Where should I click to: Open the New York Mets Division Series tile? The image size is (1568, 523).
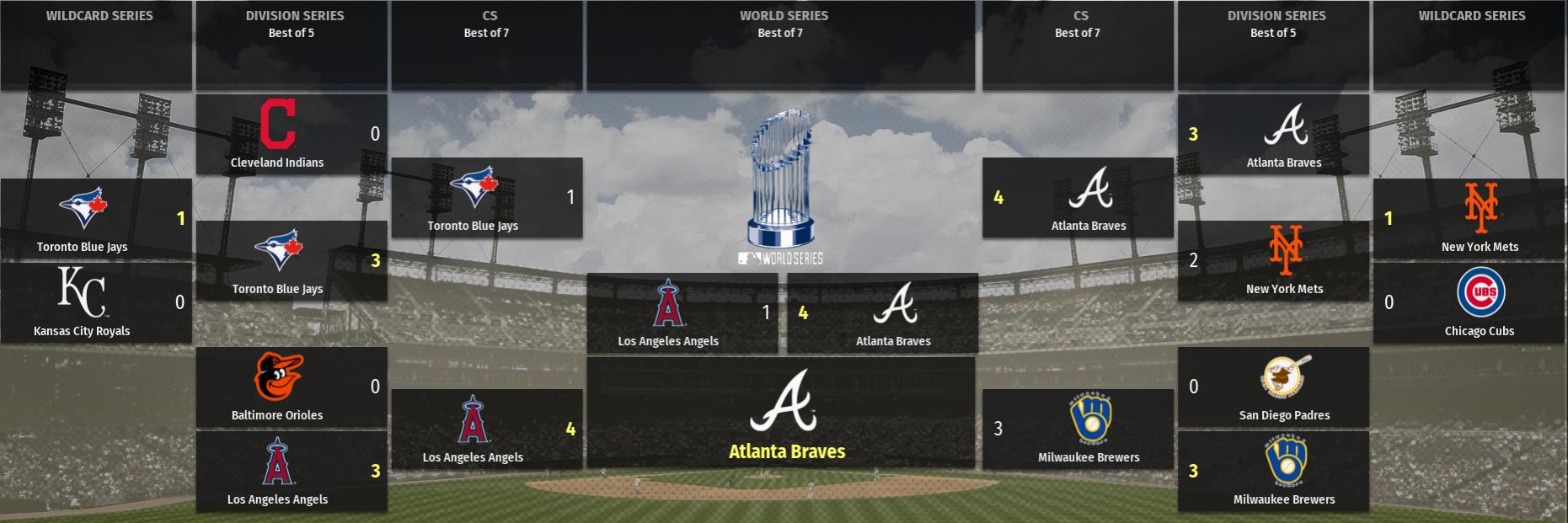(1273, 261)
